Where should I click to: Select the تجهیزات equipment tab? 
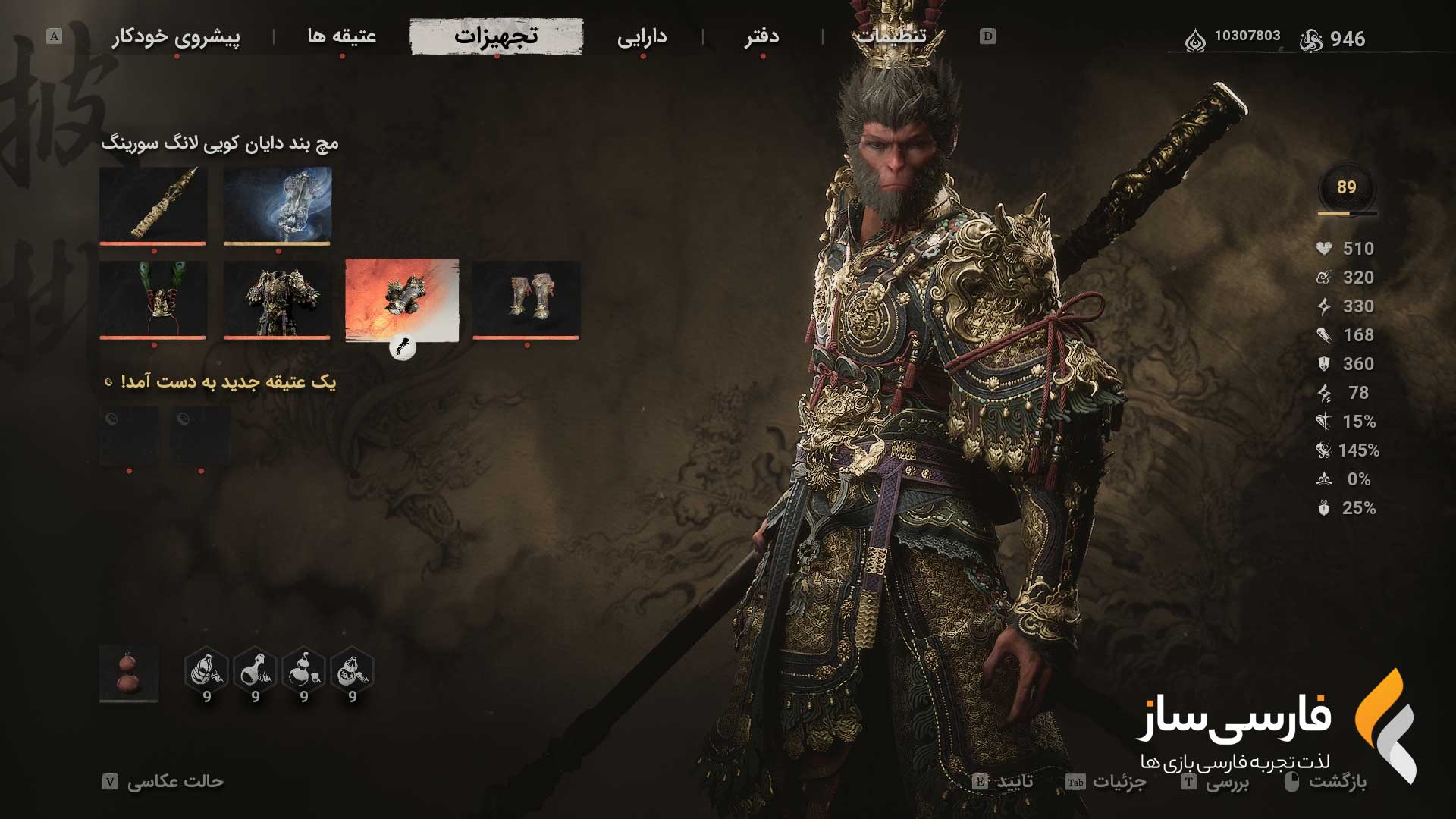[497, 36]
